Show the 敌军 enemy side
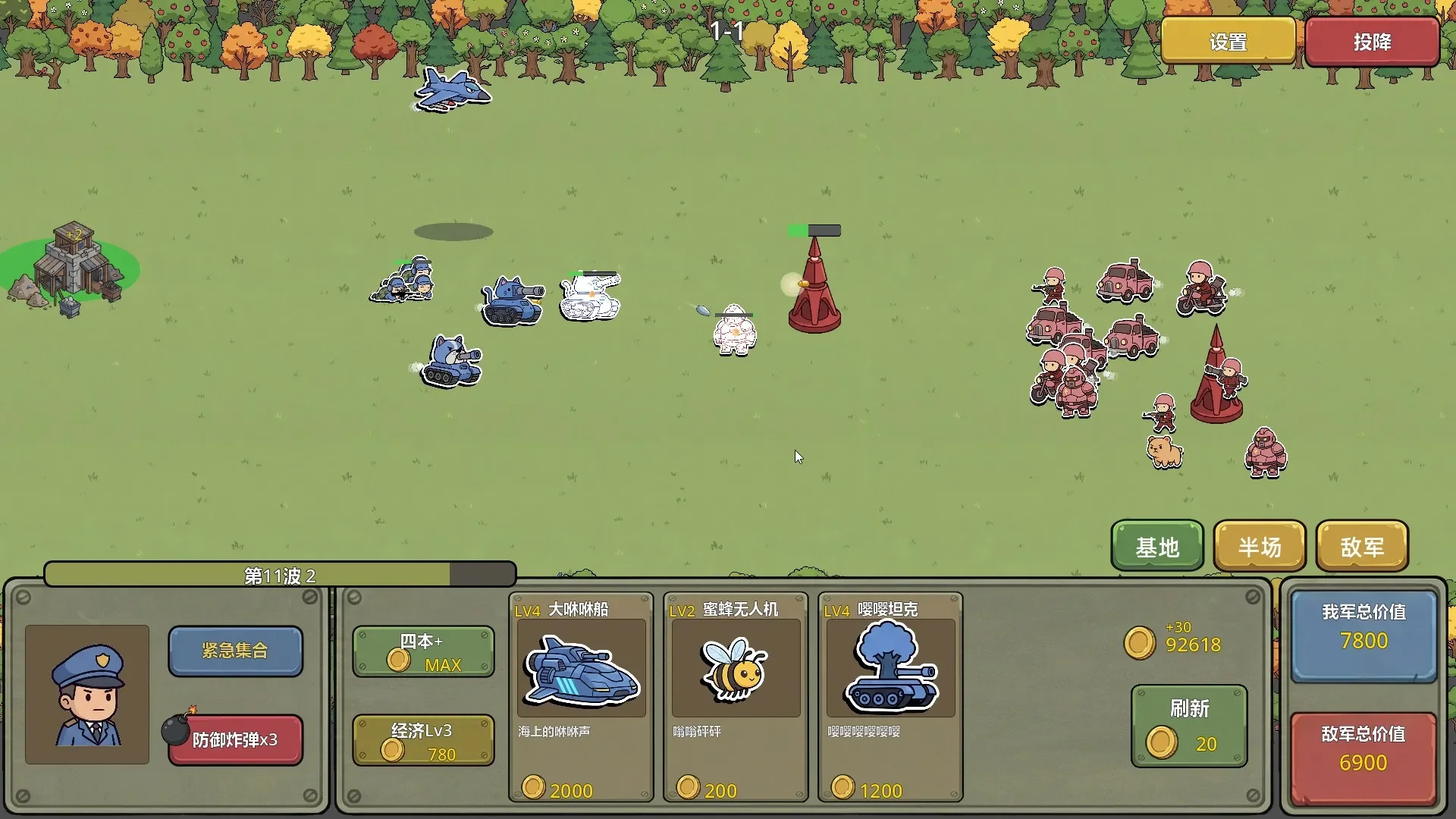This screenshot has height=819, width=1456. tap(1362, 546)
